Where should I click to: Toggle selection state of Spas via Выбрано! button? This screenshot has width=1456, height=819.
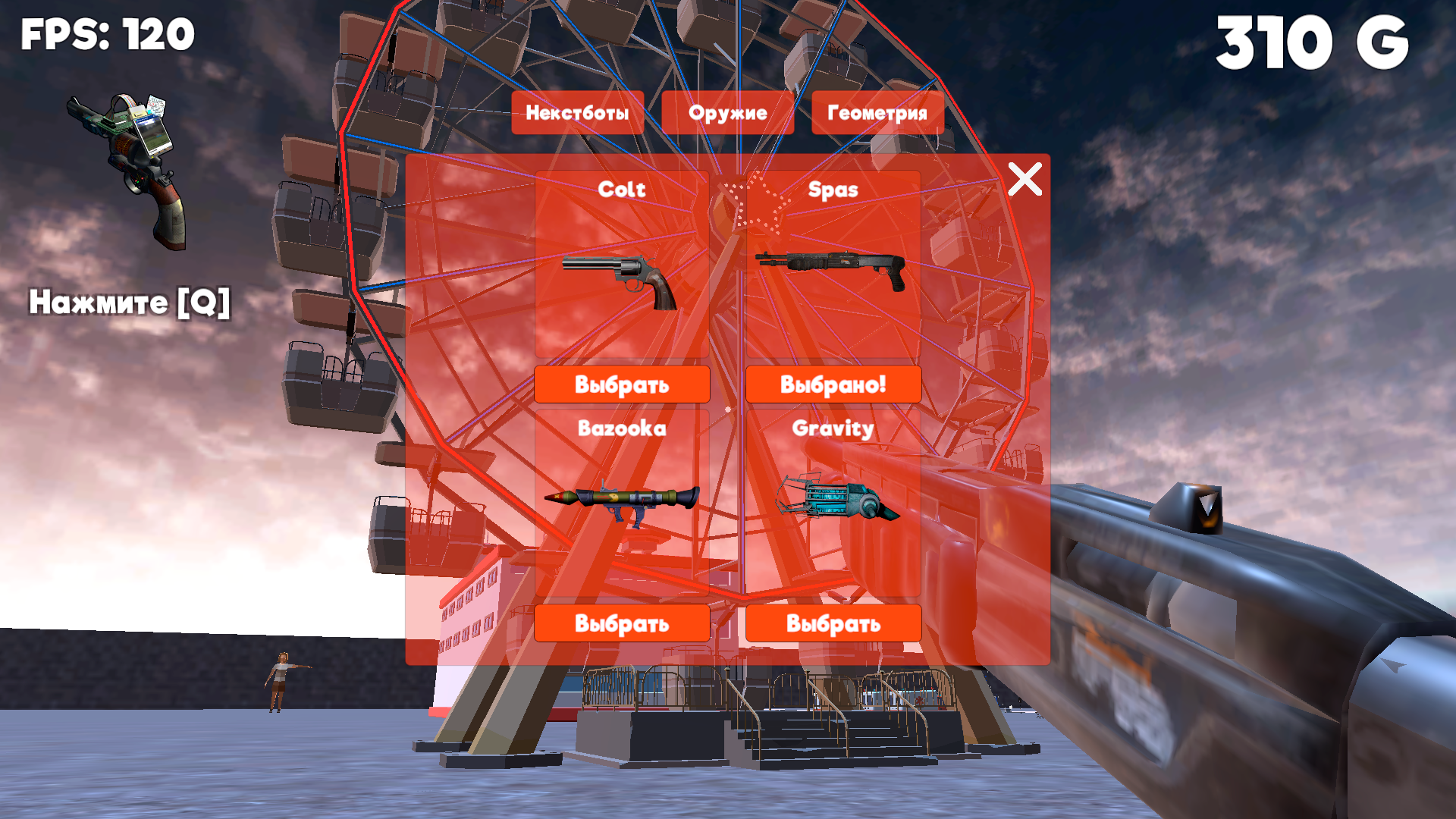(834, 384)
